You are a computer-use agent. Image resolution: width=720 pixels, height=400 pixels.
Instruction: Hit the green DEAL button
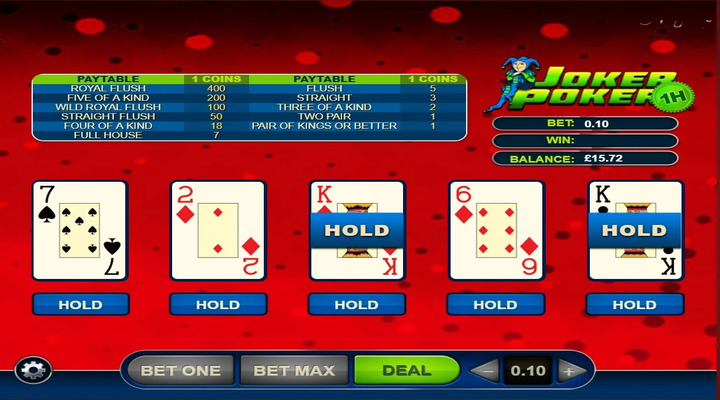point(406,370)
